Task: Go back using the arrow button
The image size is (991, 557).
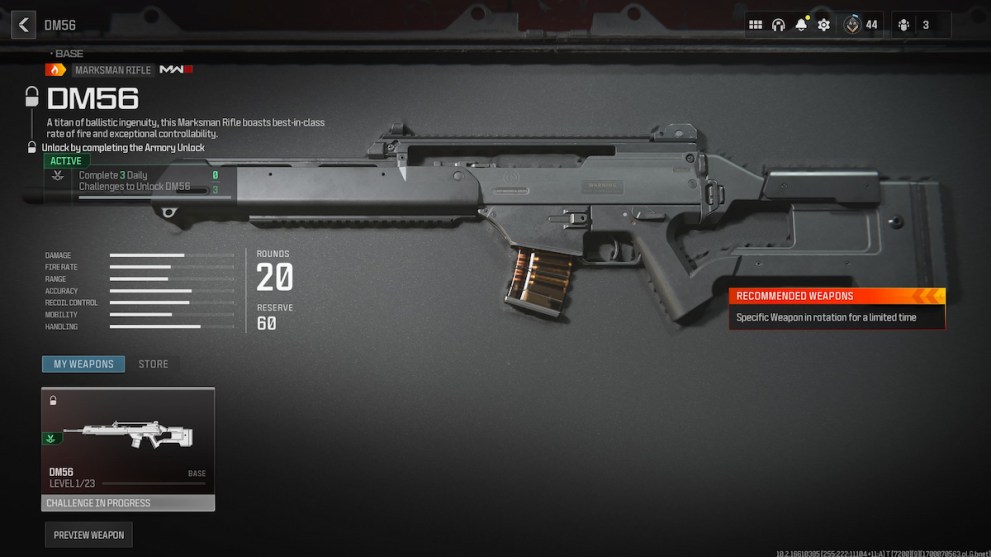Action: (23, 25)
